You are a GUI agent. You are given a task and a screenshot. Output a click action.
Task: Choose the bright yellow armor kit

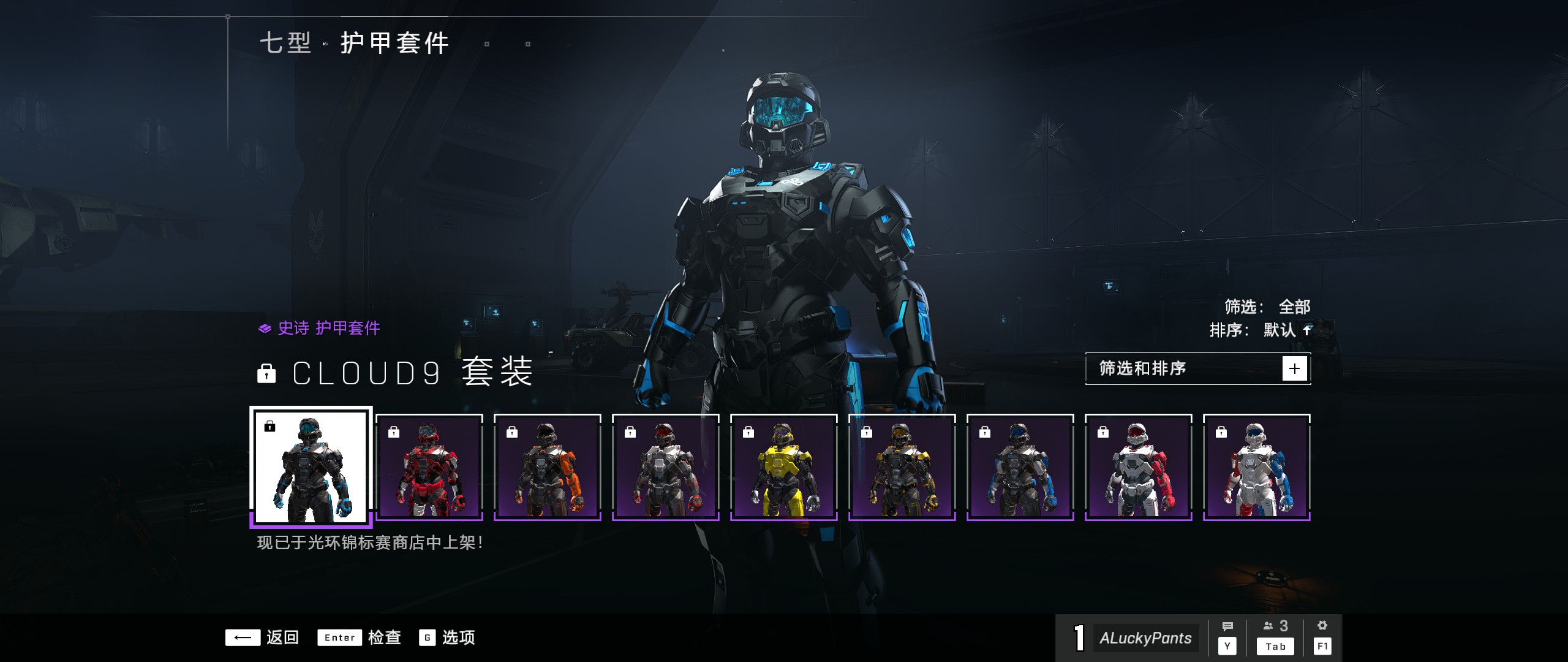[x=783, y=467]
